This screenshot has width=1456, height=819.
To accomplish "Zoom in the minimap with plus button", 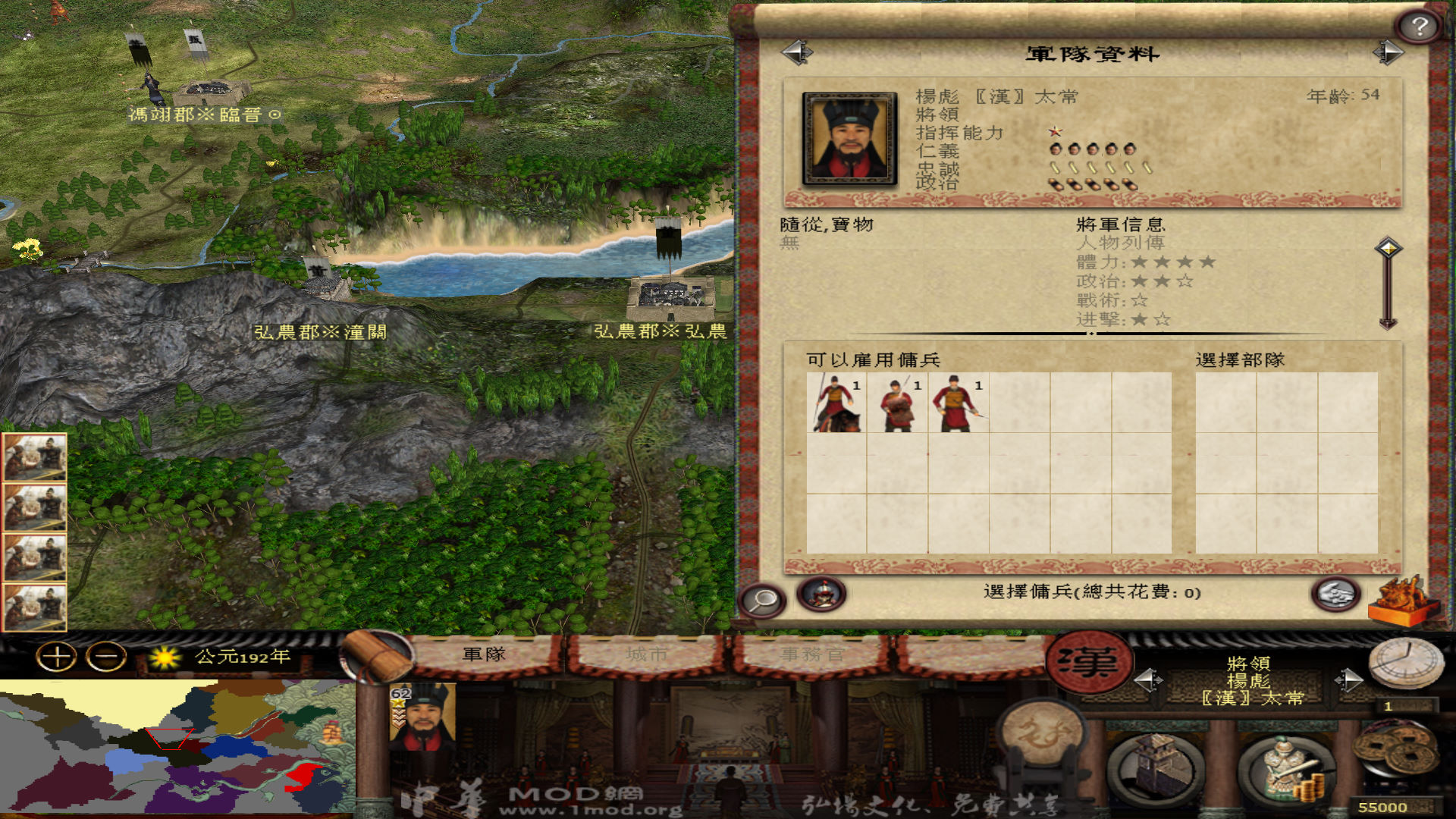I will (57, 657).
